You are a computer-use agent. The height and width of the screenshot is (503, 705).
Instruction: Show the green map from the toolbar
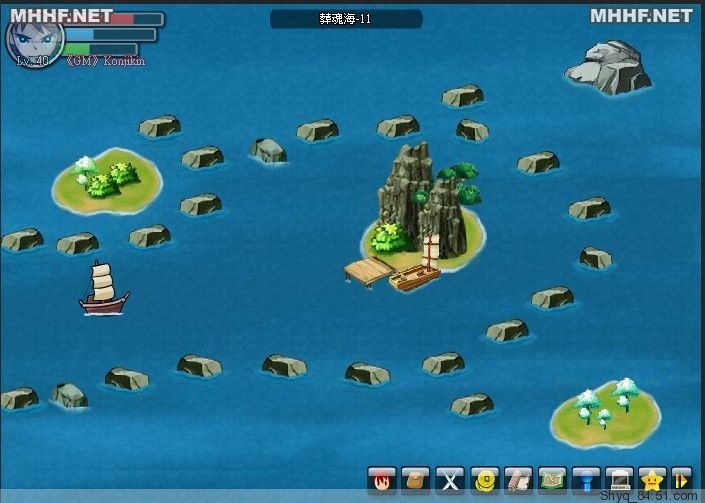click(x=552, y=479)
